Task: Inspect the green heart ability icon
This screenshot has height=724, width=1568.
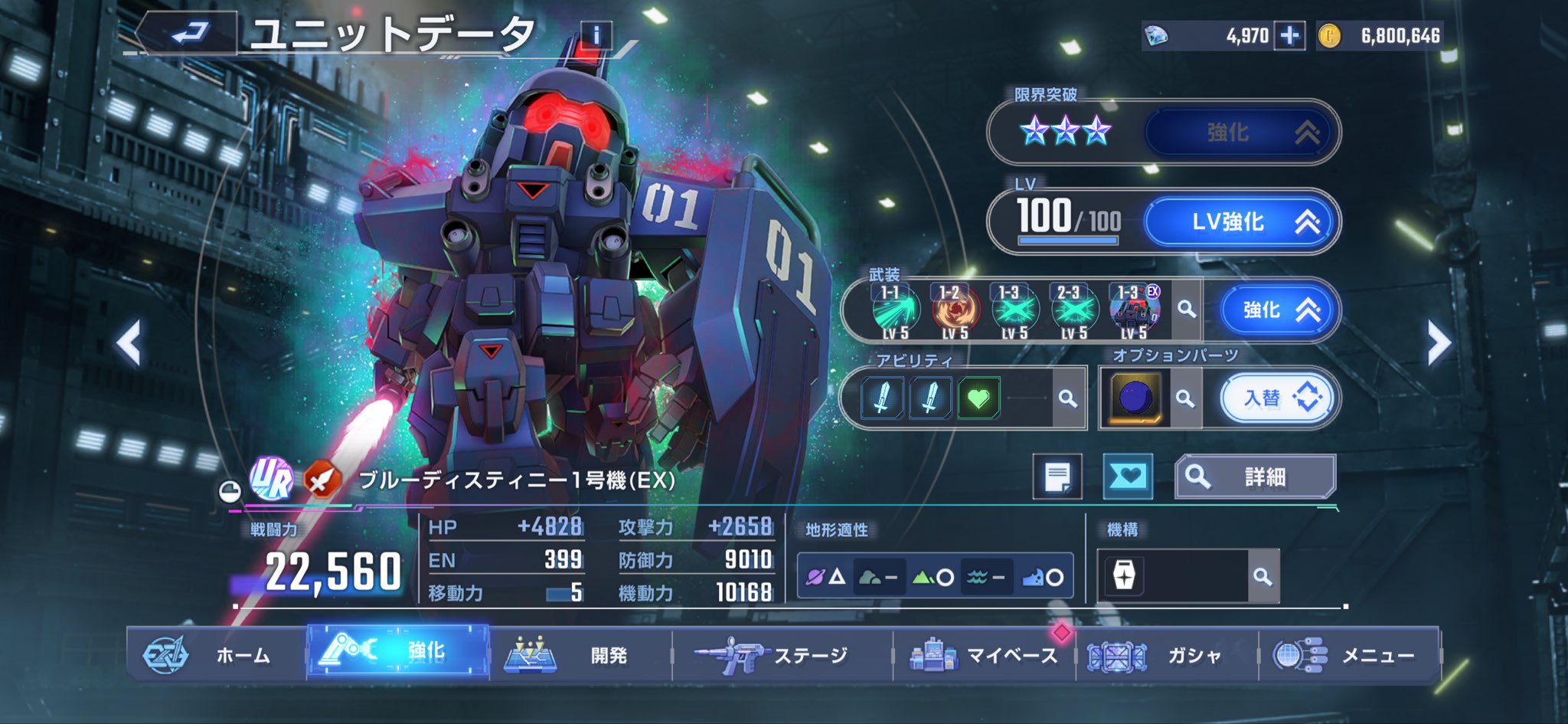Action: point(978,398)
